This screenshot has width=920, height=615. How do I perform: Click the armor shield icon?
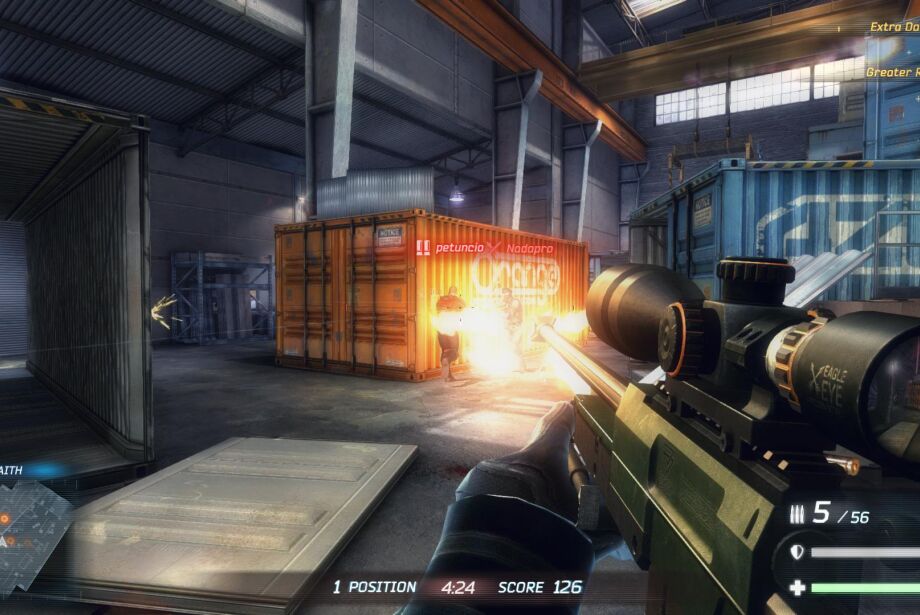pyautogui.click(x=797, y=552)
